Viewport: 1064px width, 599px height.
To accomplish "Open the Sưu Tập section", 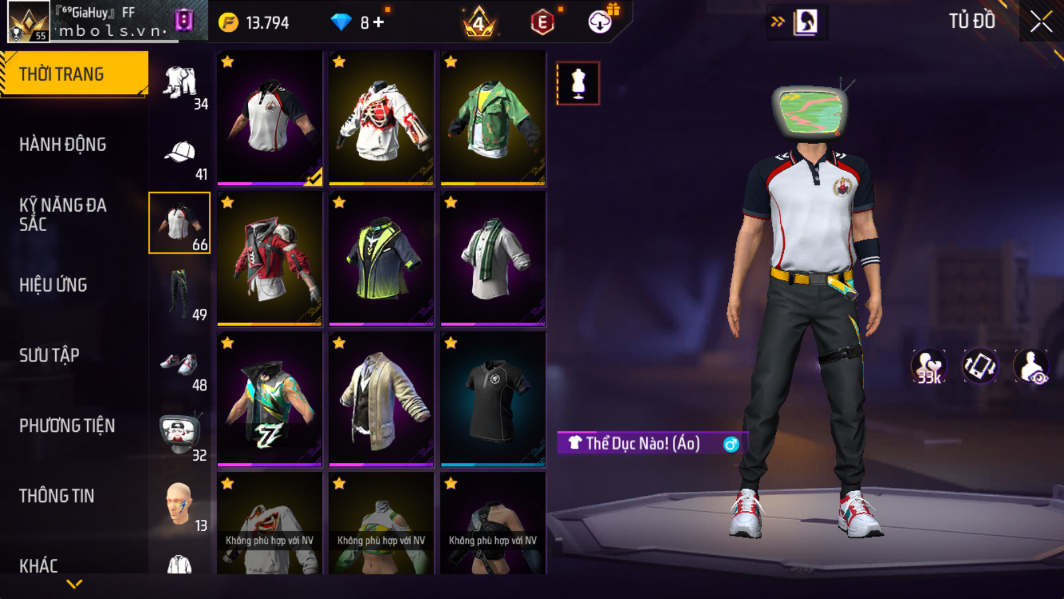I will coord(50,355).
